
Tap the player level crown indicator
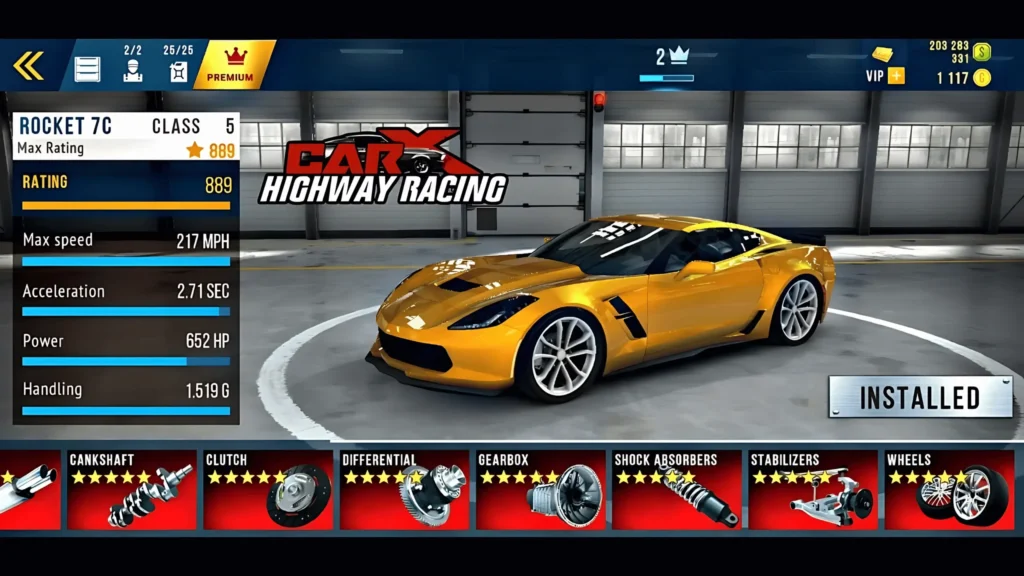click(672, 58)
